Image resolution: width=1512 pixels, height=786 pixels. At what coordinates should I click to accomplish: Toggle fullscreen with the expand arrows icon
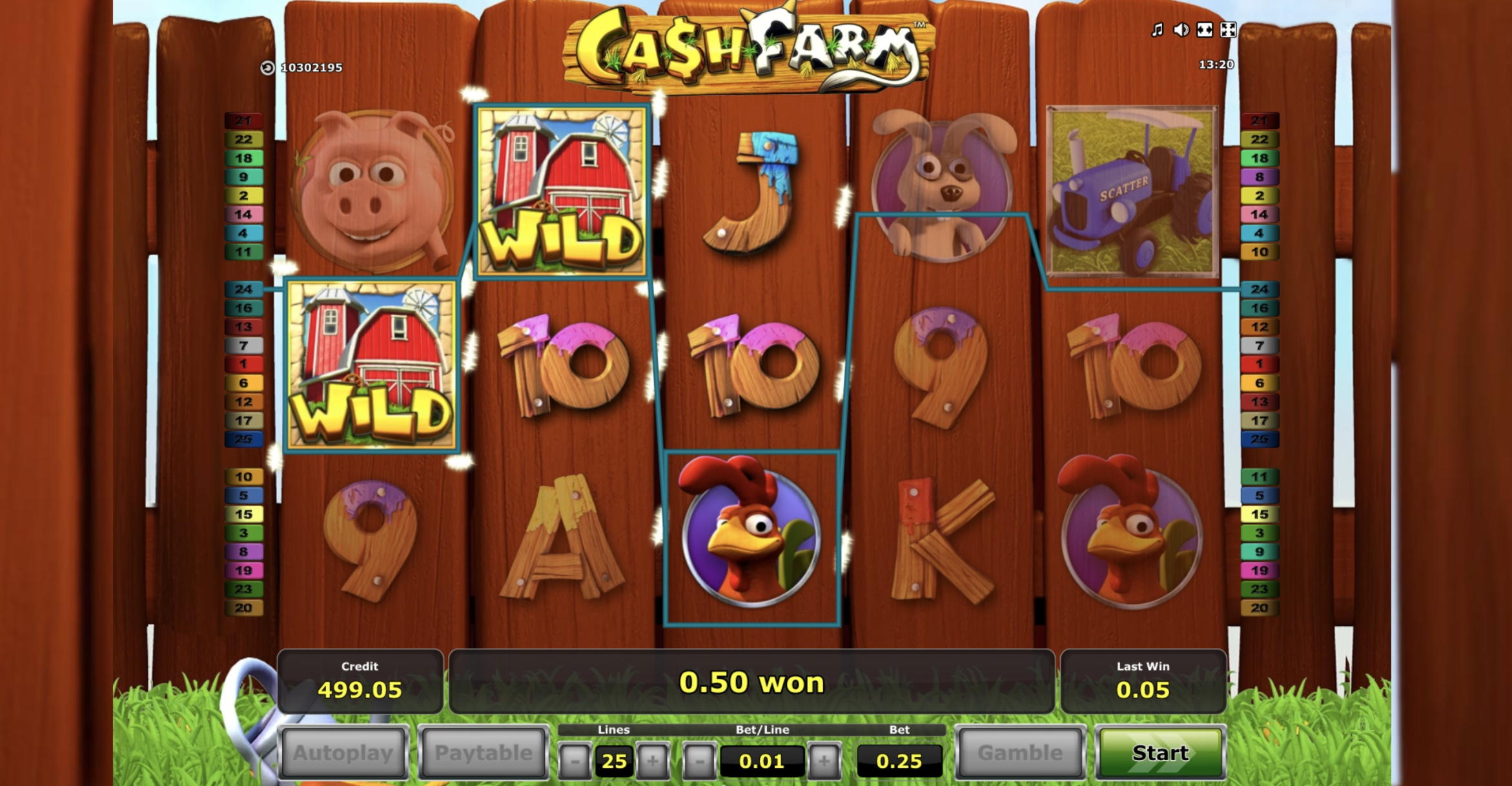[1229, 30]
